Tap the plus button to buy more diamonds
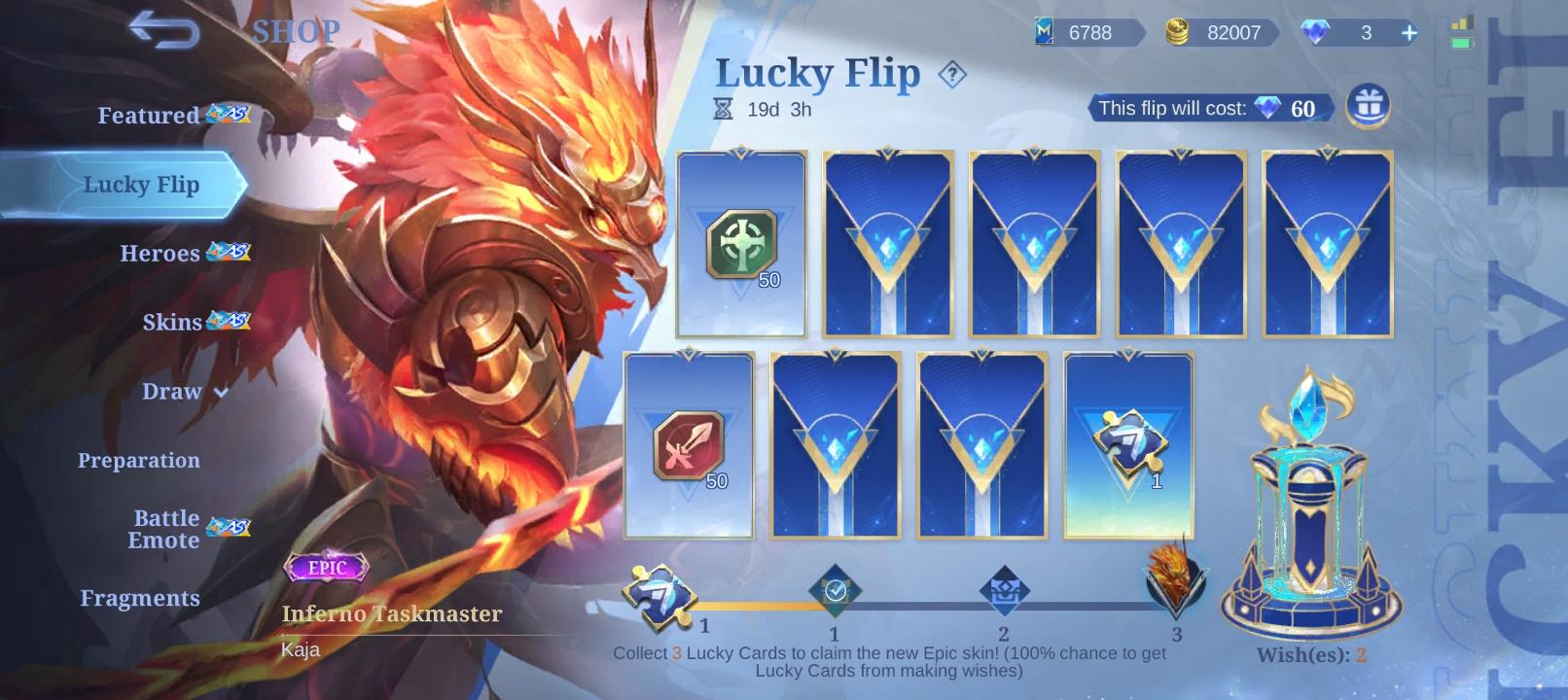Viewport: 1568px width, 700px height. click(x=1408, y=32)
